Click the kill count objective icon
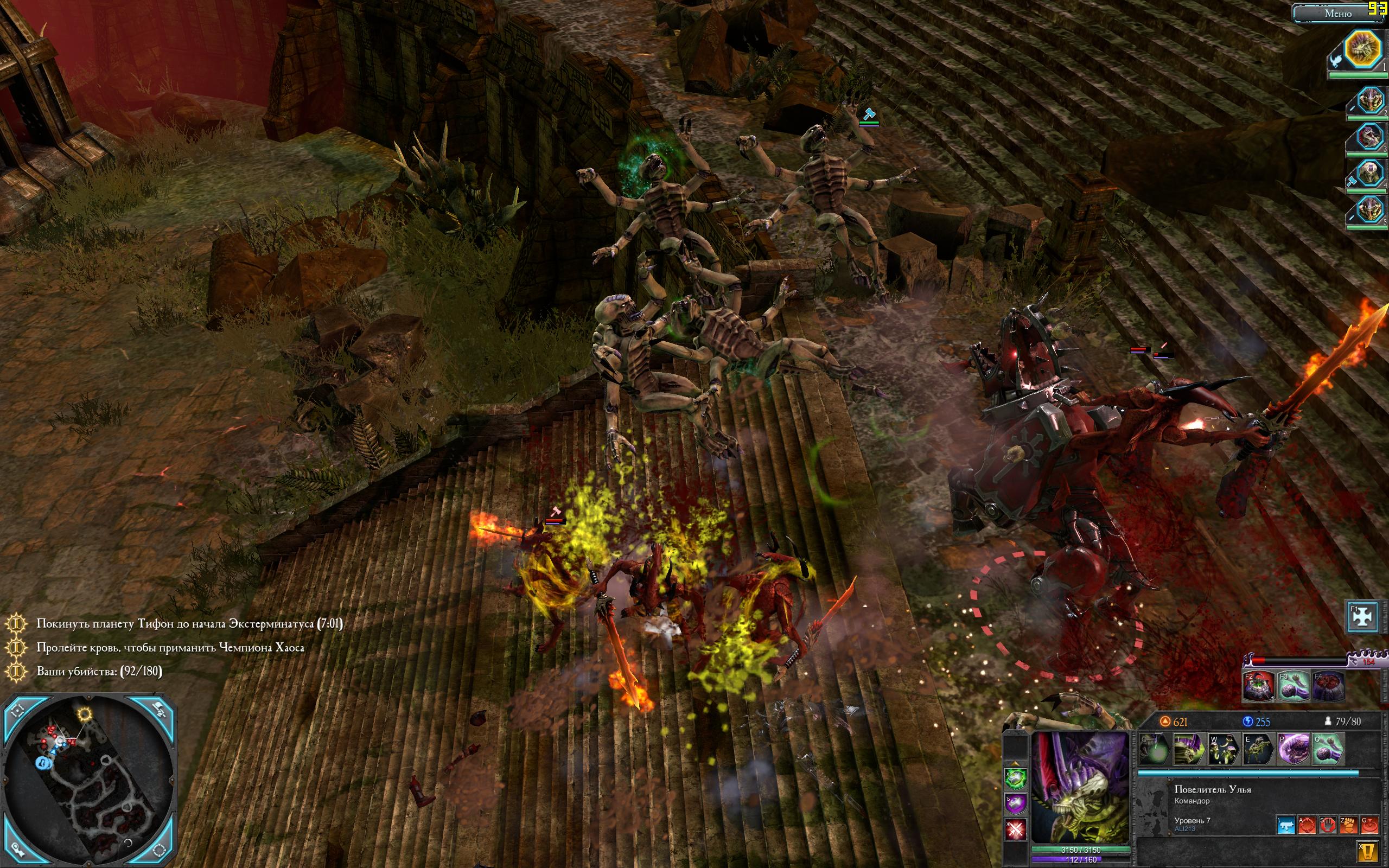The height and width of the screenshot is (868, 1389). pyautogui.click(x=17, y=671)
